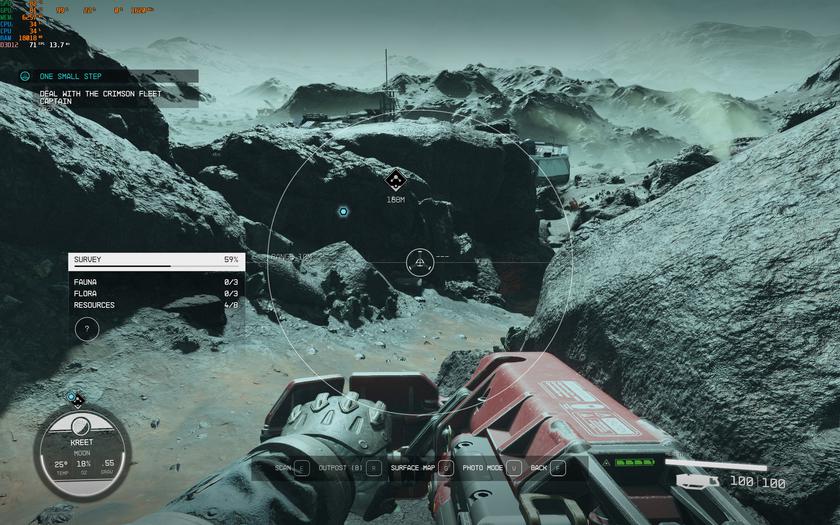Viewport: 840px width, 525px height.
Task: Enter Photo Mode from scanner bar
Action: tap(492, 467)
